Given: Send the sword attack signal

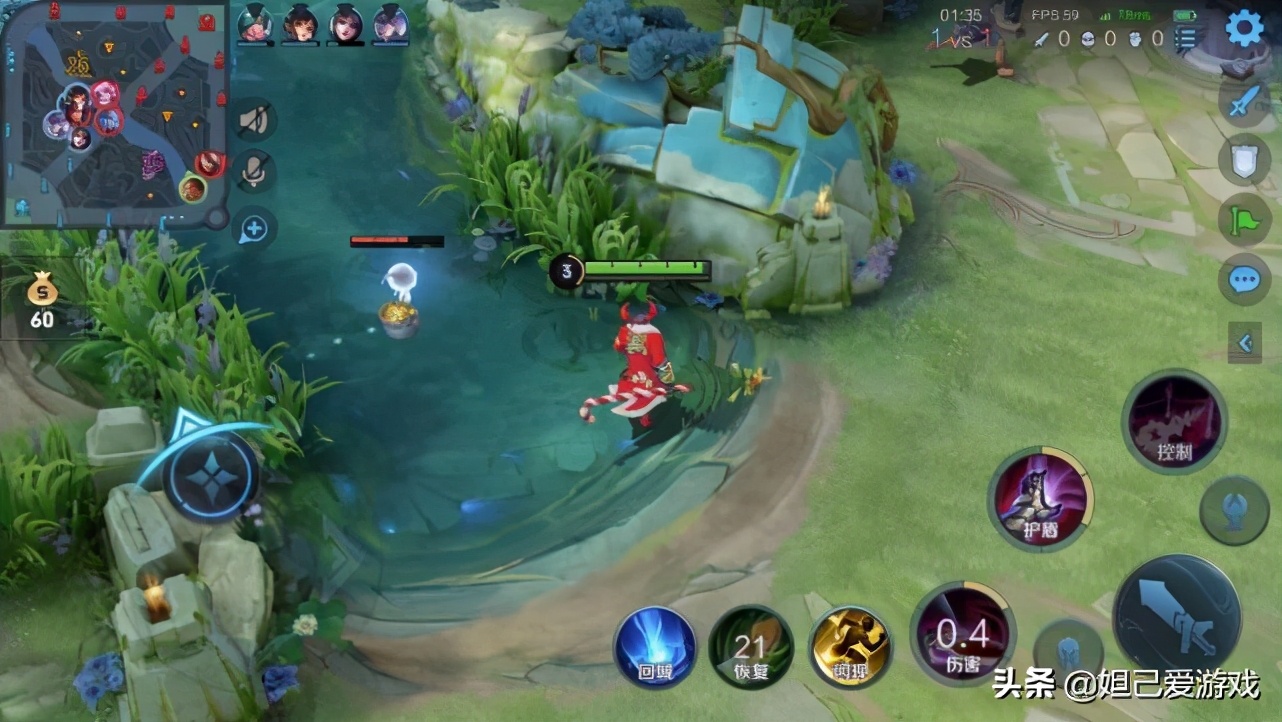Looking at the screenshot, I should tap(1244, 101).
